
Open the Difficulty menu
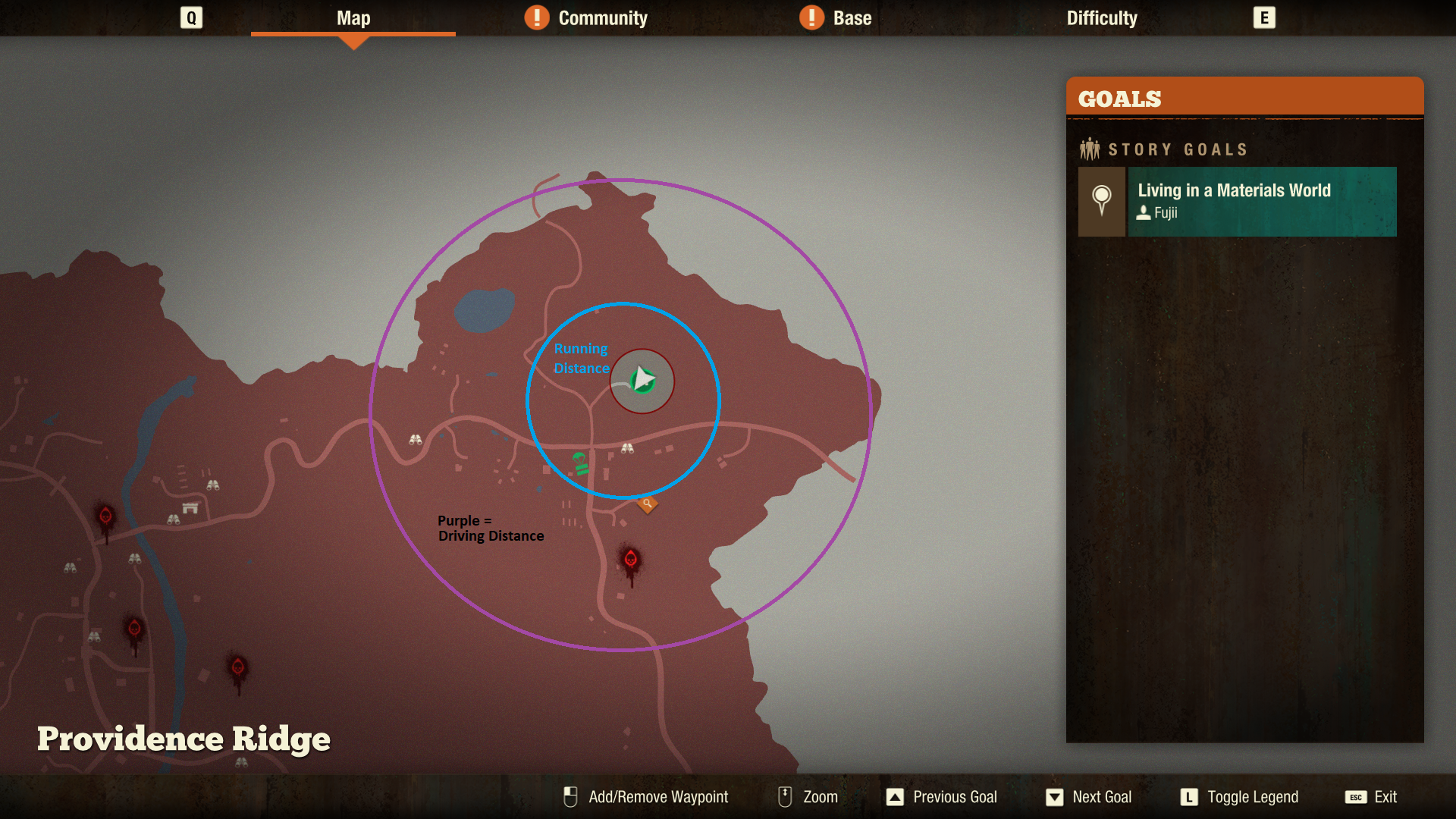[1101, 17]
